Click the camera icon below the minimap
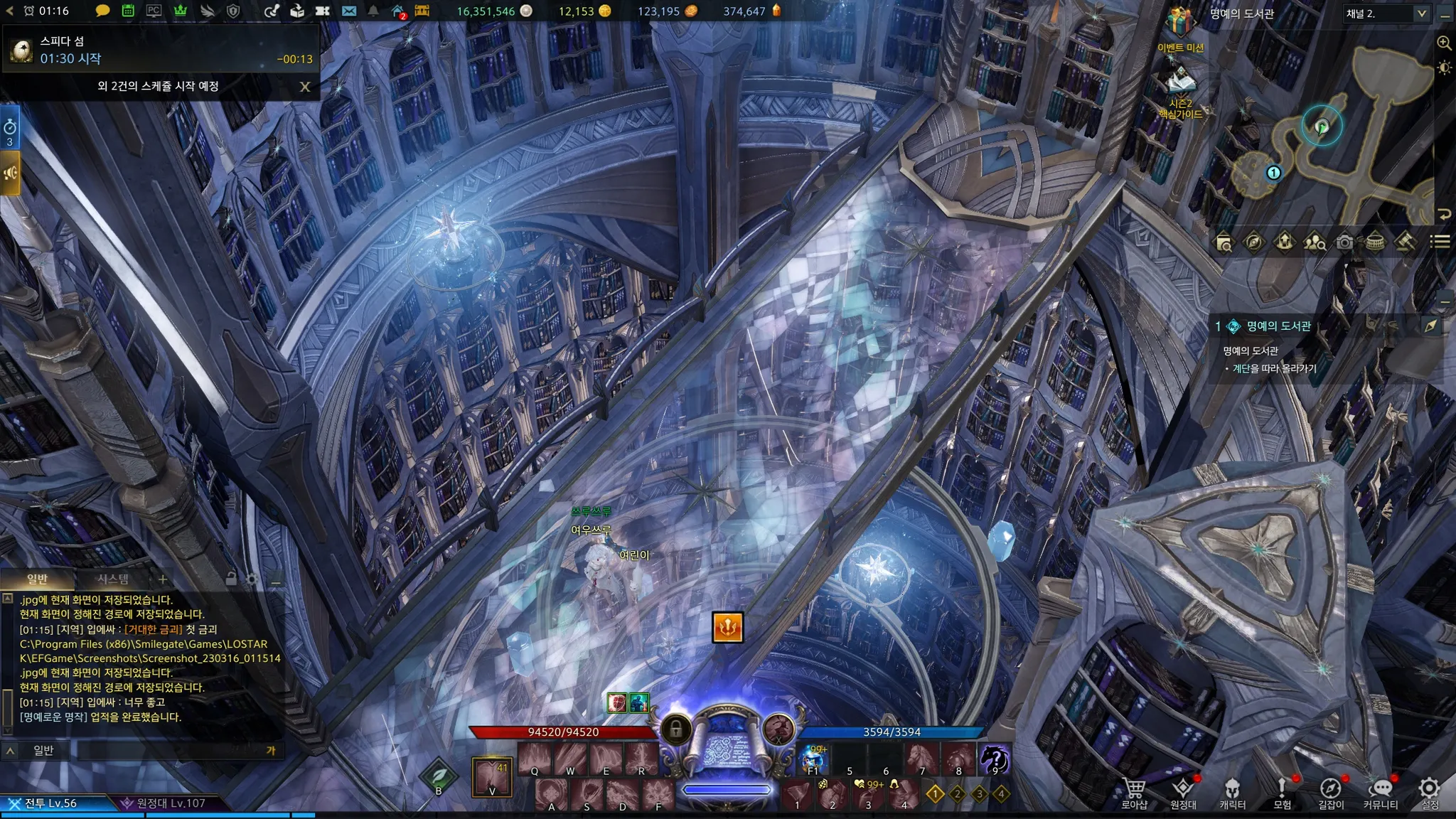Image resolution: width=1456 pixels, height=819 pixels. 1344,242
